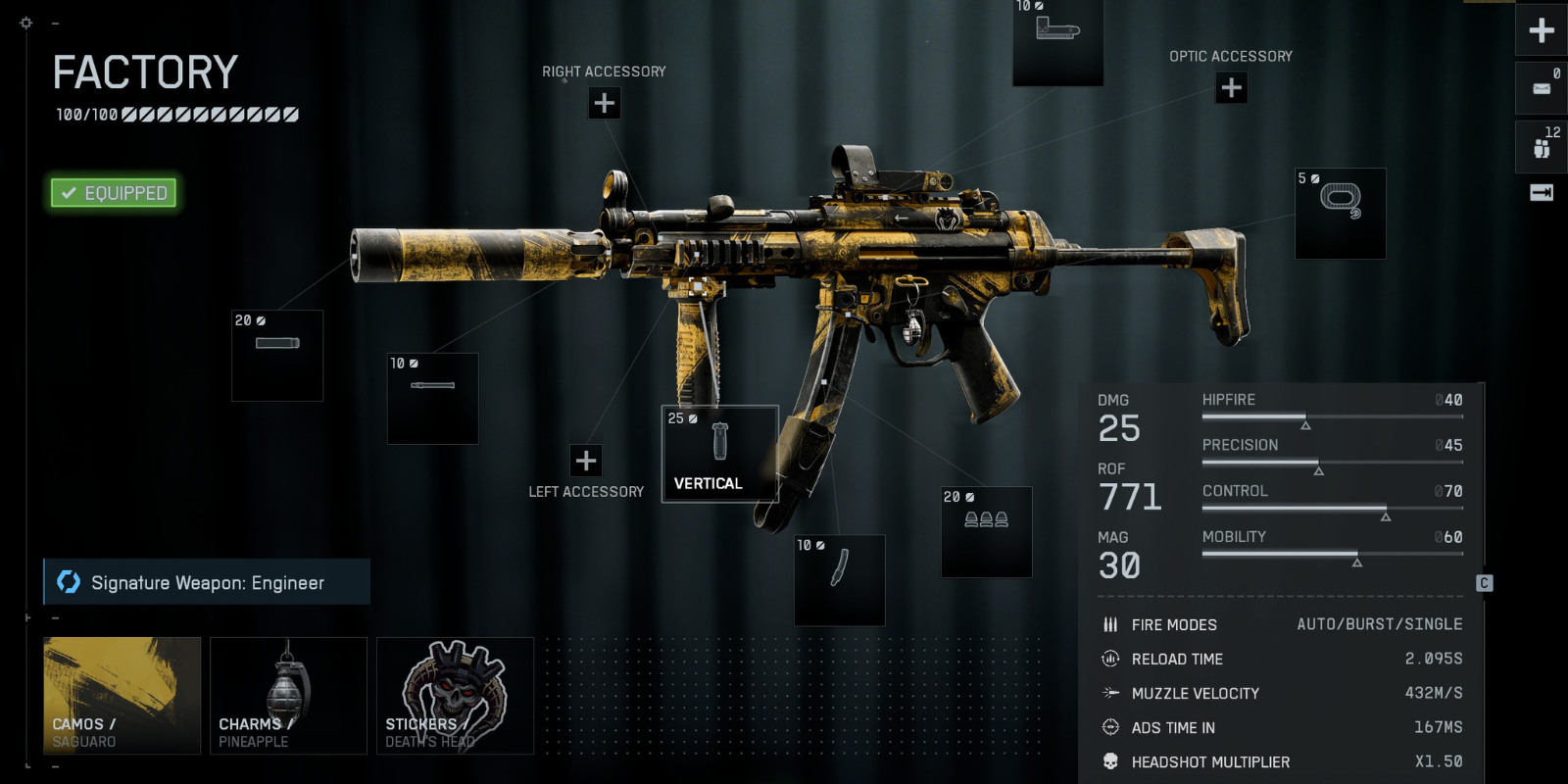Screen dimensions: 1568x784
Task: Open the Camos Saguaro panel
Action: coord(122,696)
